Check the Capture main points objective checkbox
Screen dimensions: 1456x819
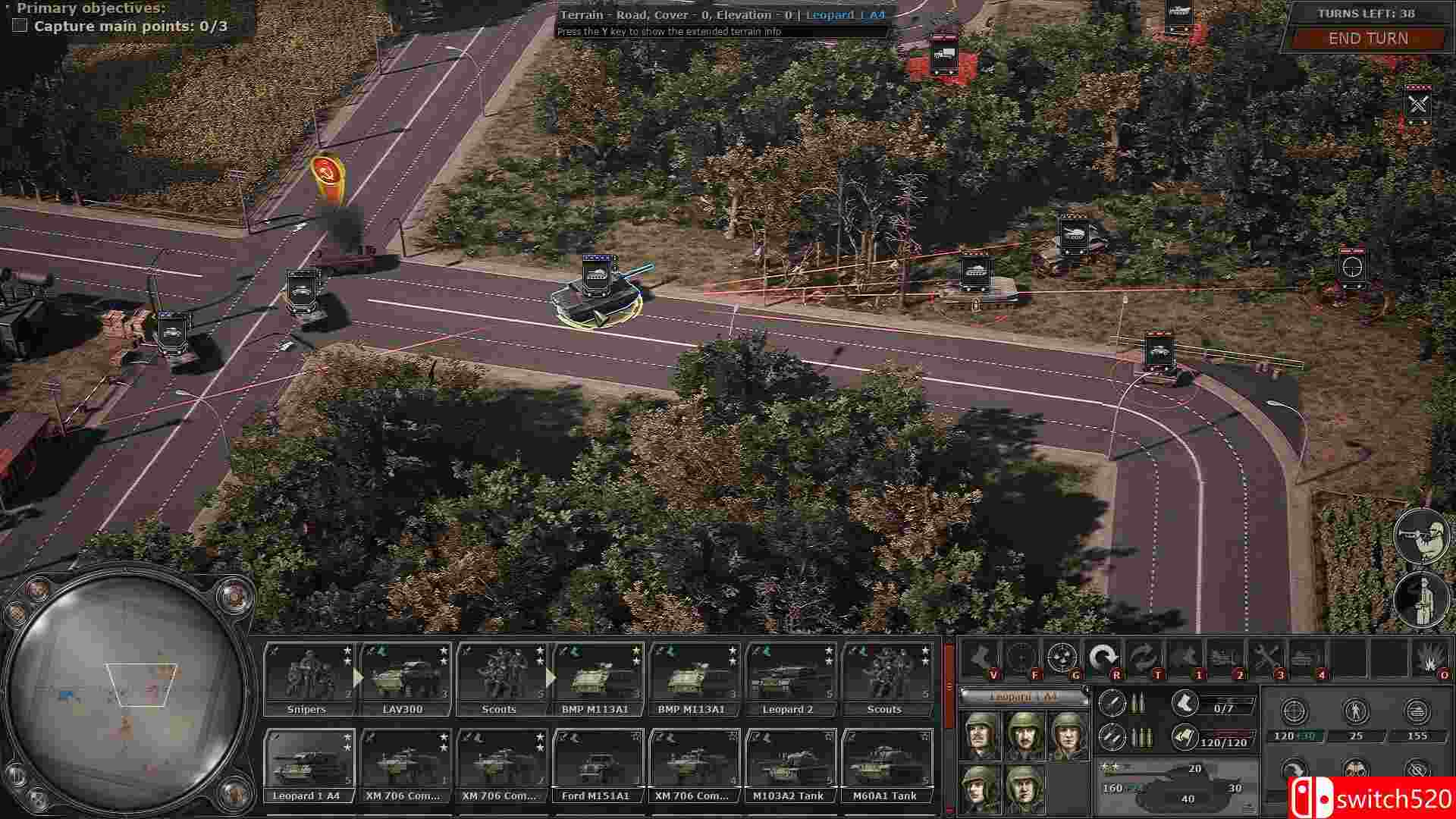(18, 27)
